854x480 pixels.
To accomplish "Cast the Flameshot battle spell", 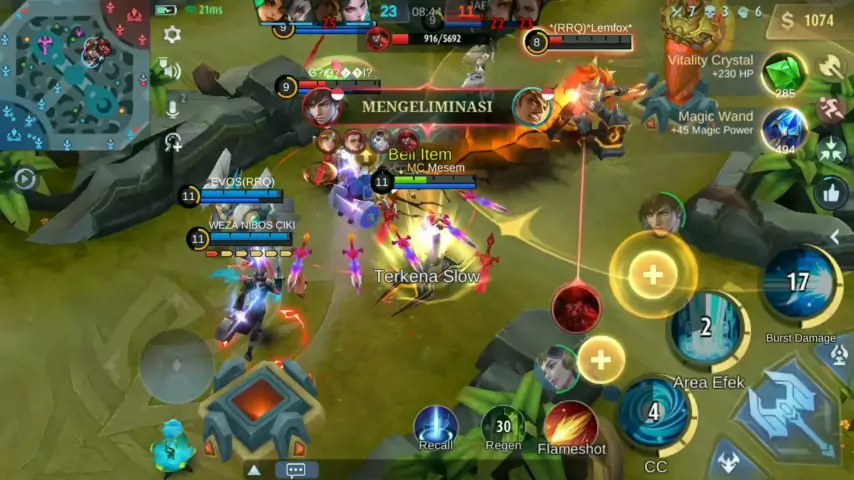I will [x=571, y=424].
